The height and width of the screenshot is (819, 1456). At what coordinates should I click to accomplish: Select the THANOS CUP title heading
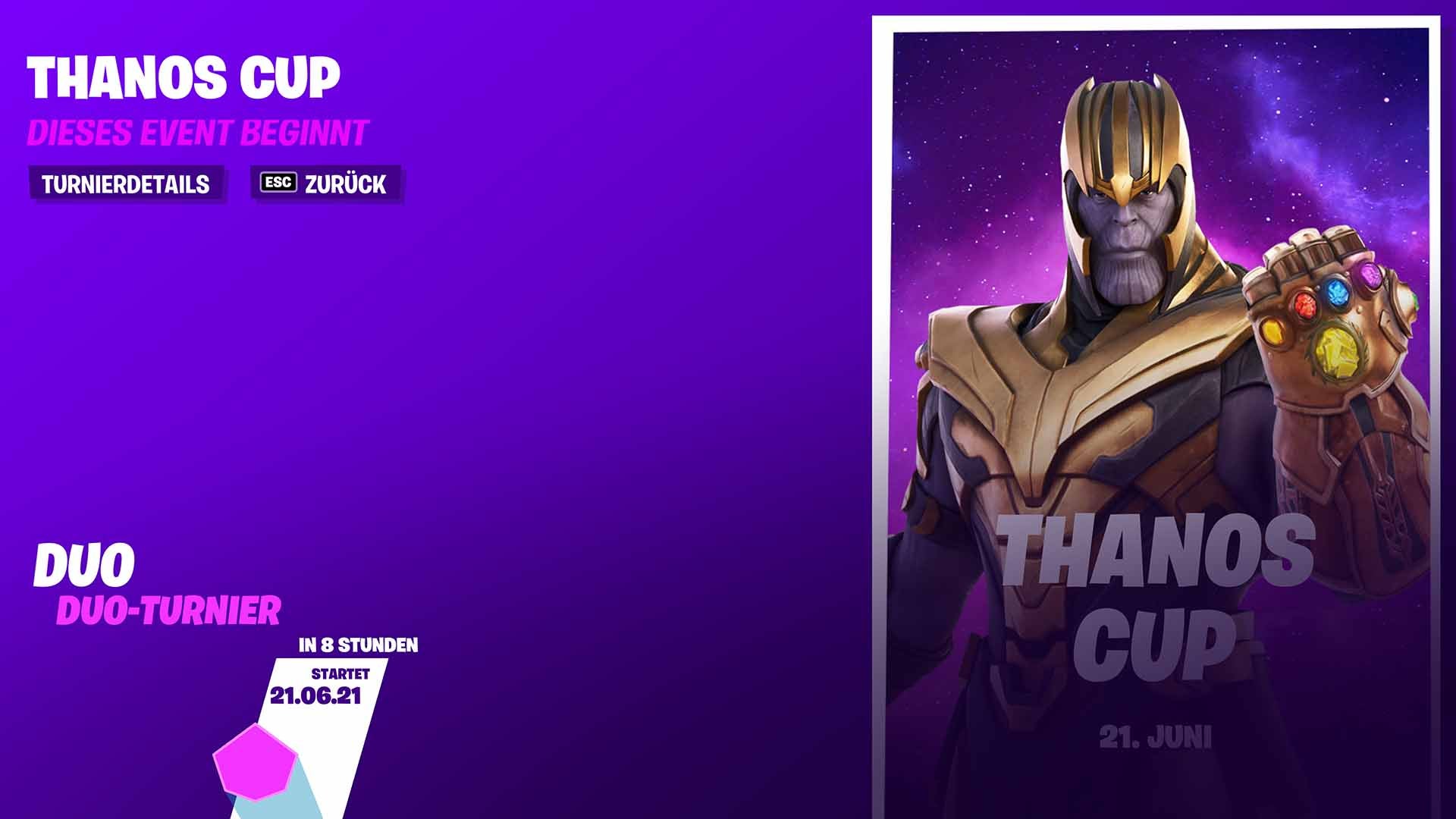pyautogui.click(x=182, y=76)
